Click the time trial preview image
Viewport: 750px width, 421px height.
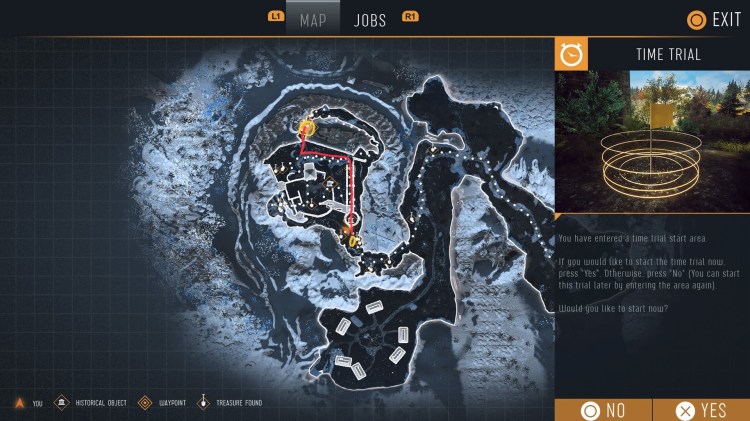tap(652, 141)
